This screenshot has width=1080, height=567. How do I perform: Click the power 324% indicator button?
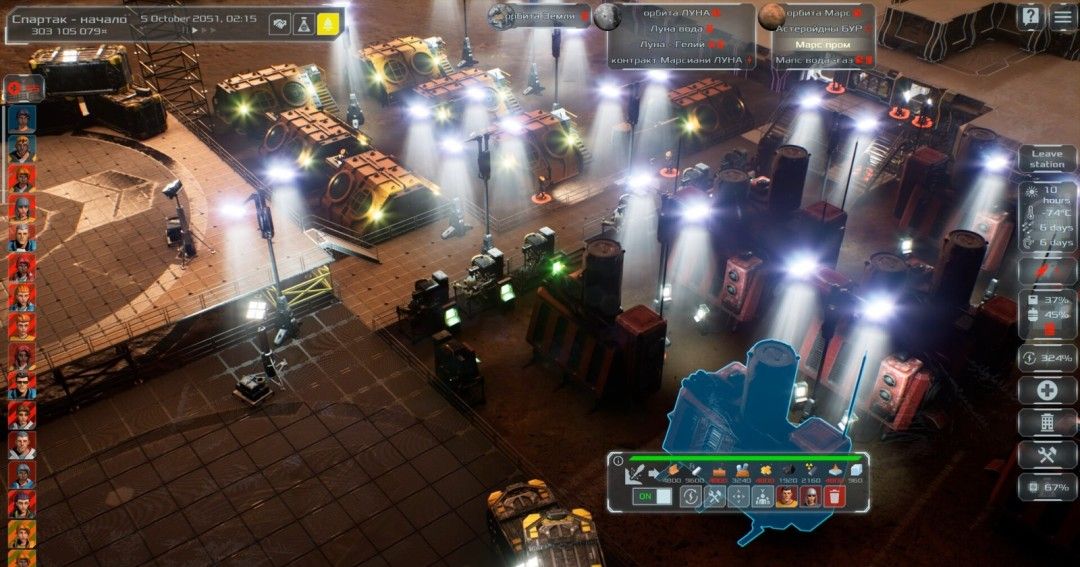coord(1047,358)
